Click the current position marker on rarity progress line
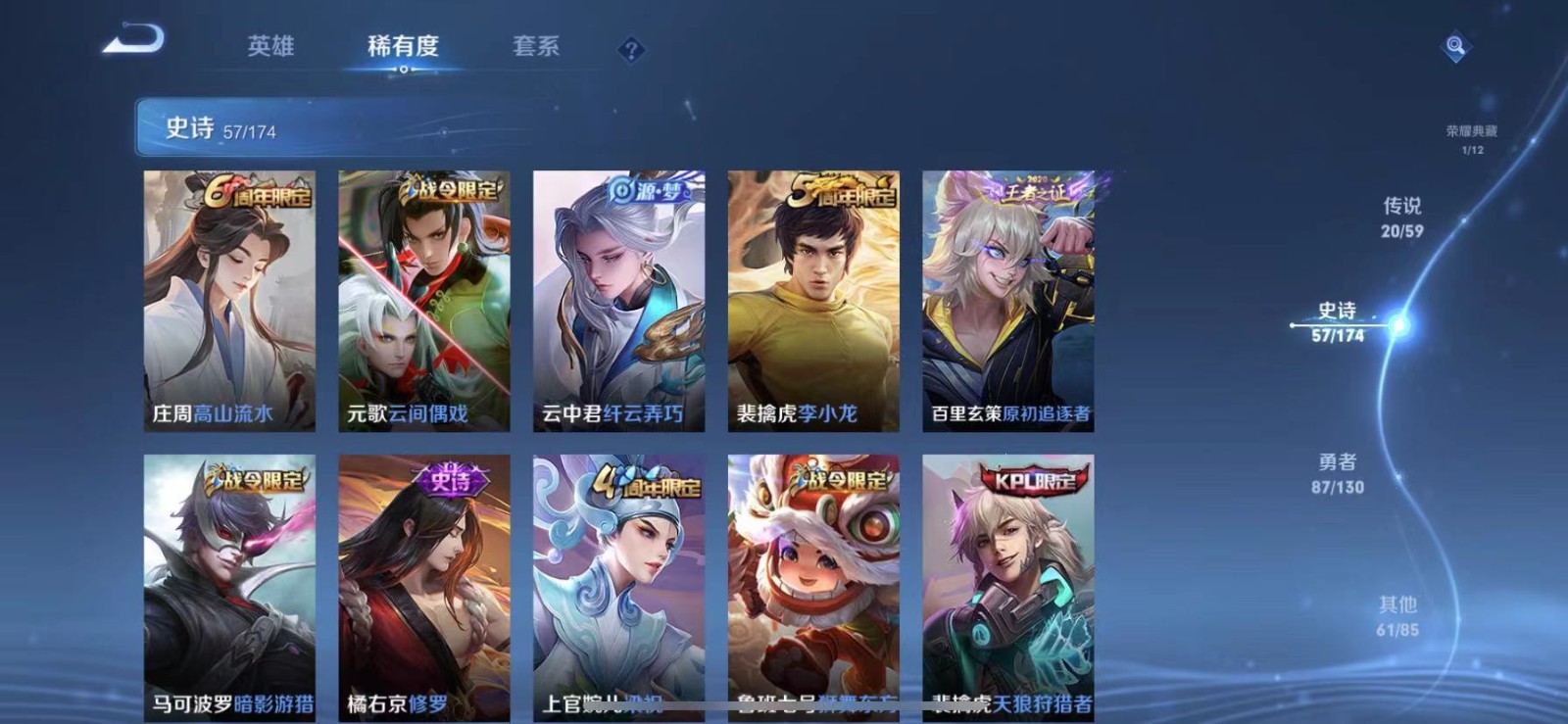Screen dimensions: 1568x724 (1396, 326)
